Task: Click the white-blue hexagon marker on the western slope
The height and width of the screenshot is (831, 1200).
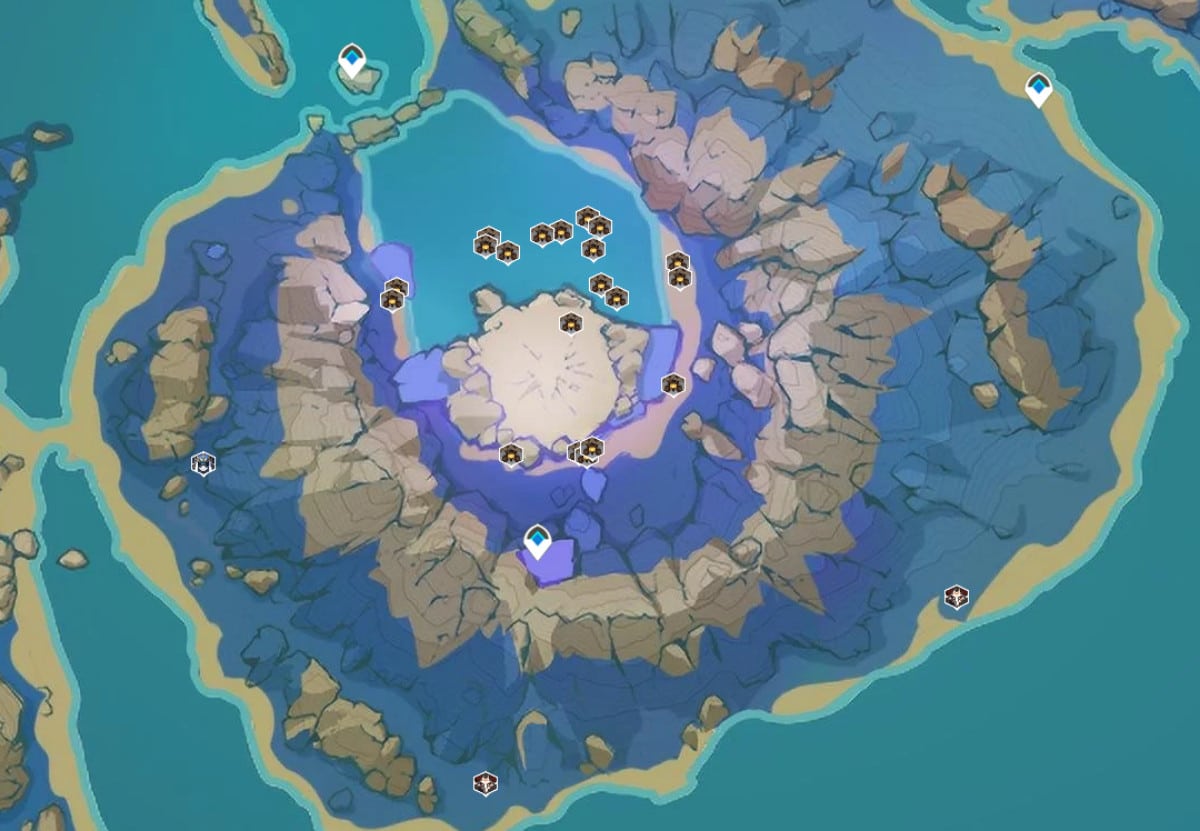Action: pyautogui.click(x=203, y=463)
